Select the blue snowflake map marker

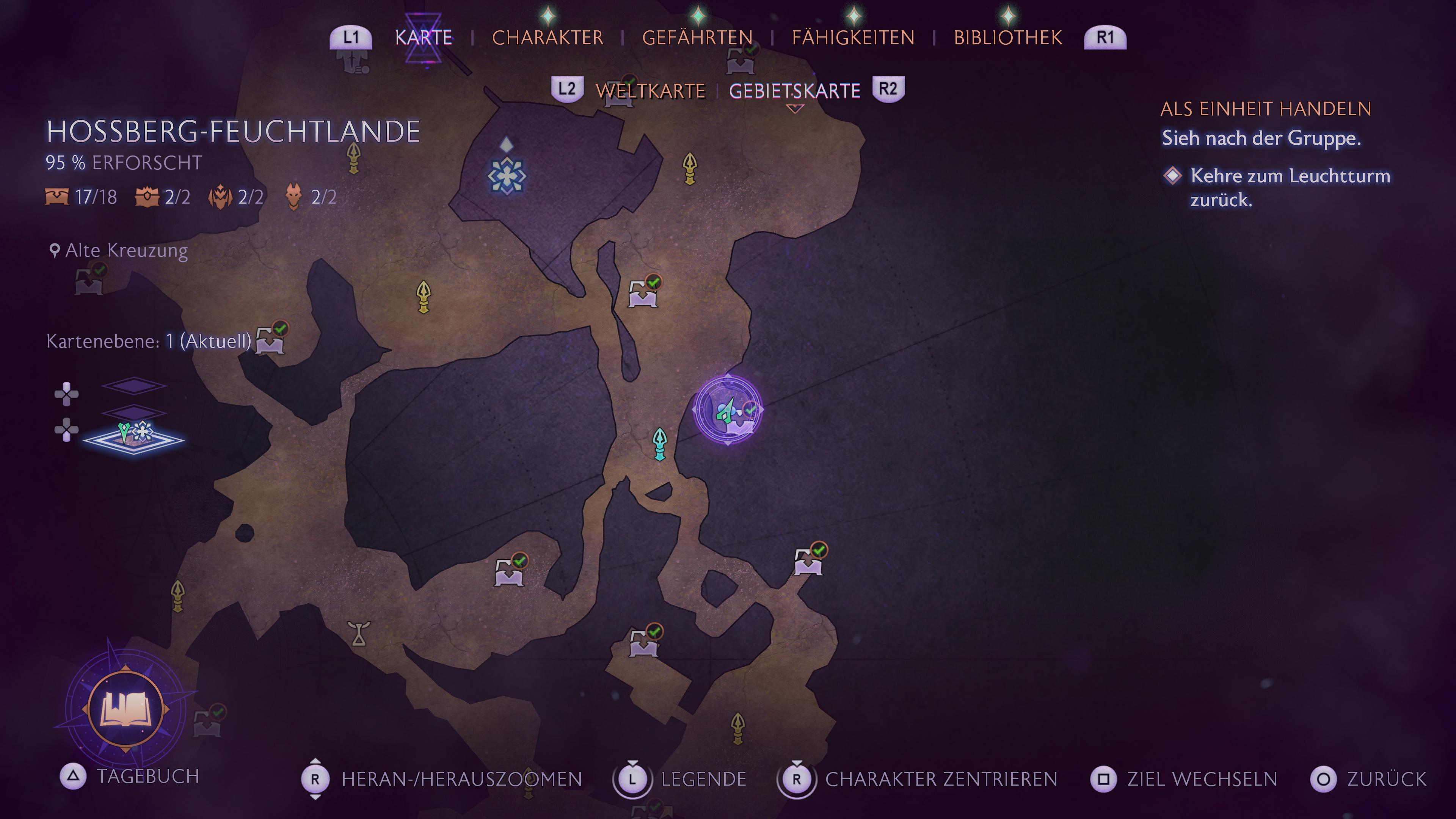tap(507, 176)
